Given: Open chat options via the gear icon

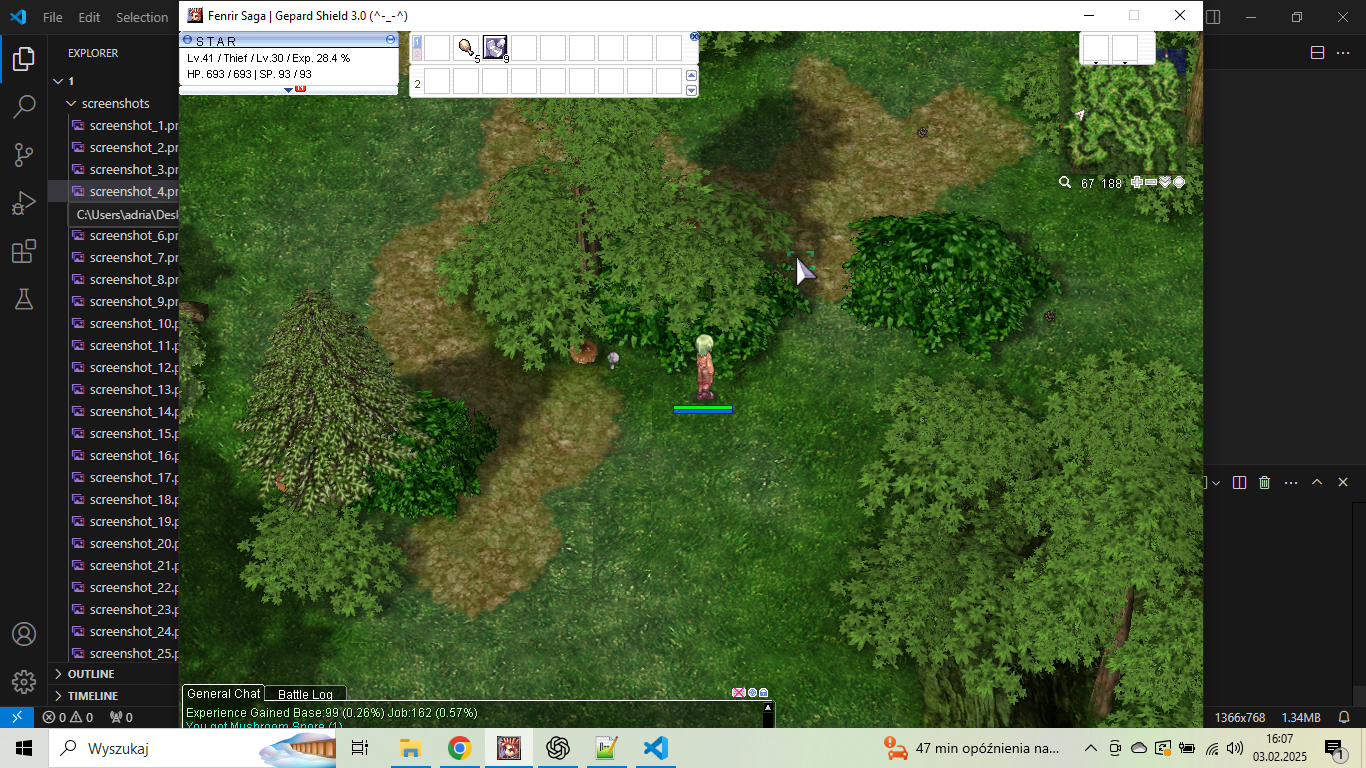Looking at the screenshot, I should (752, 692).
